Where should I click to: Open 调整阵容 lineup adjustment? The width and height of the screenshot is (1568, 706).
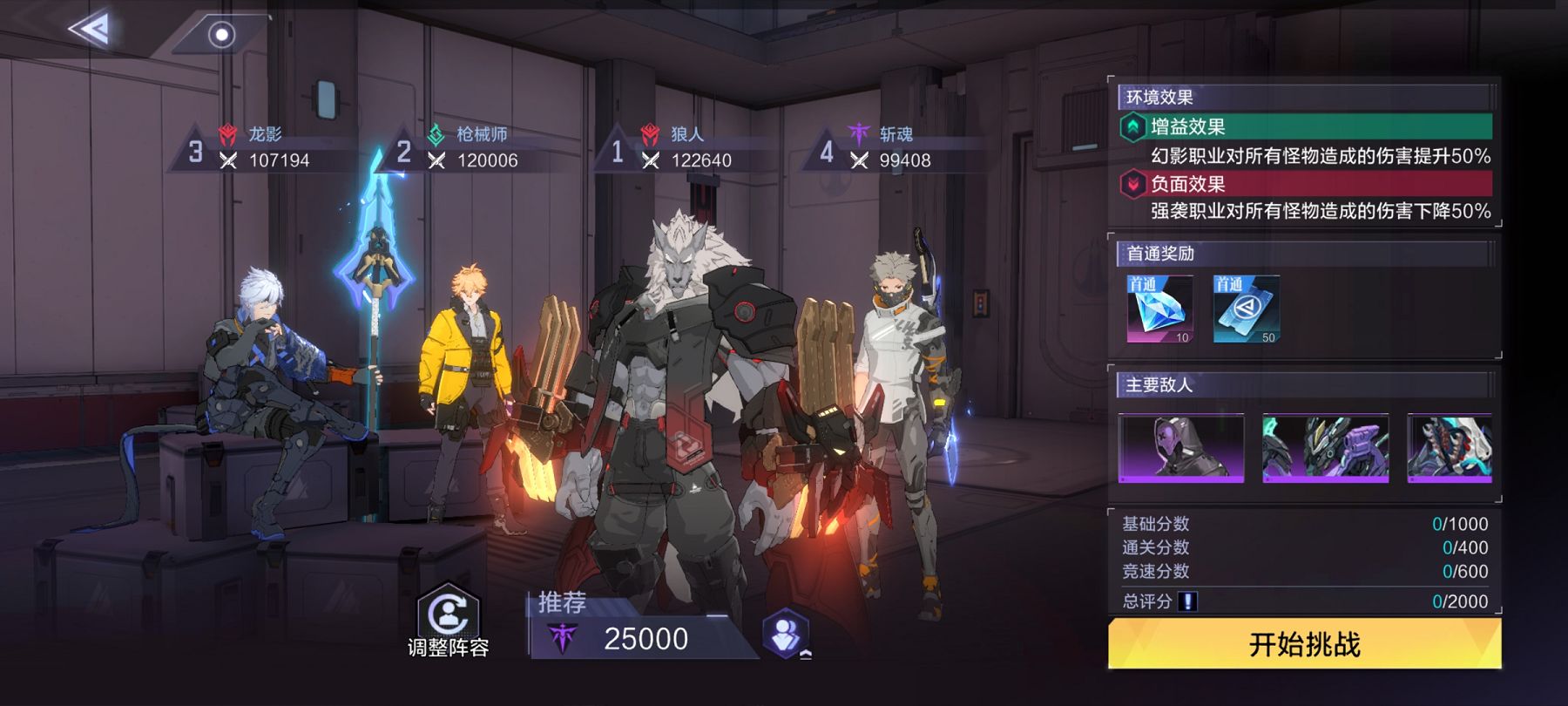pyautogui.click(x=449, y=621)
